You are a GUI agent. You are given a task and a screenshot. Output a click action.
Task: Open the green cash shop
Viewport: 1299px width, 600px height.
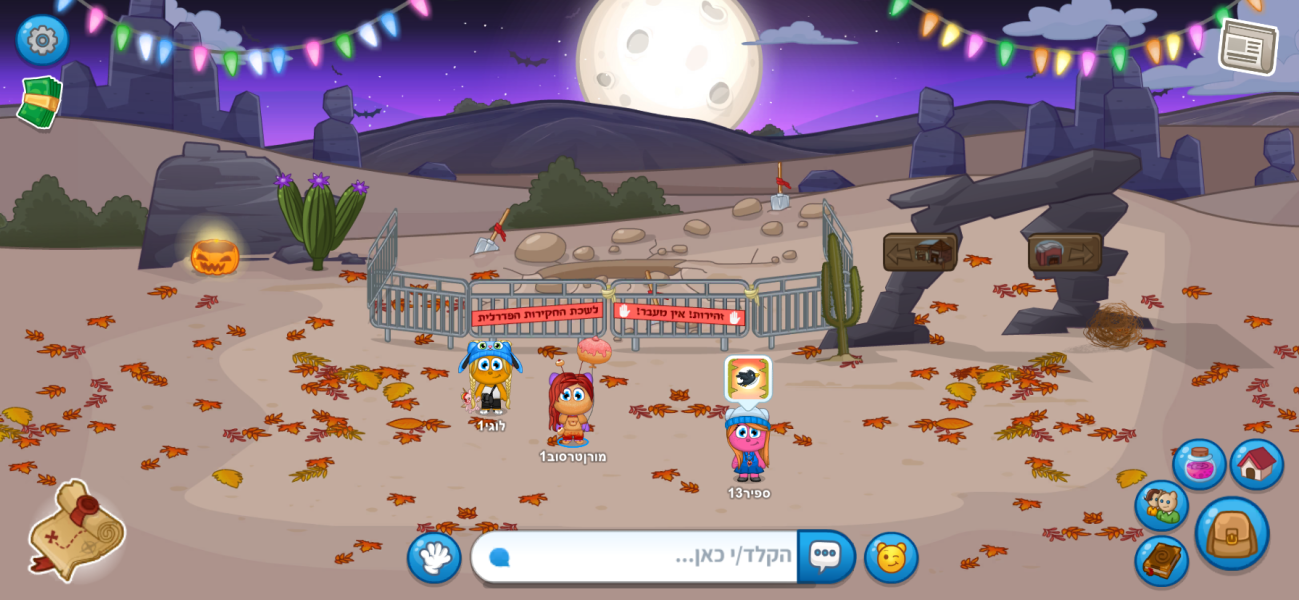(40, 101)
